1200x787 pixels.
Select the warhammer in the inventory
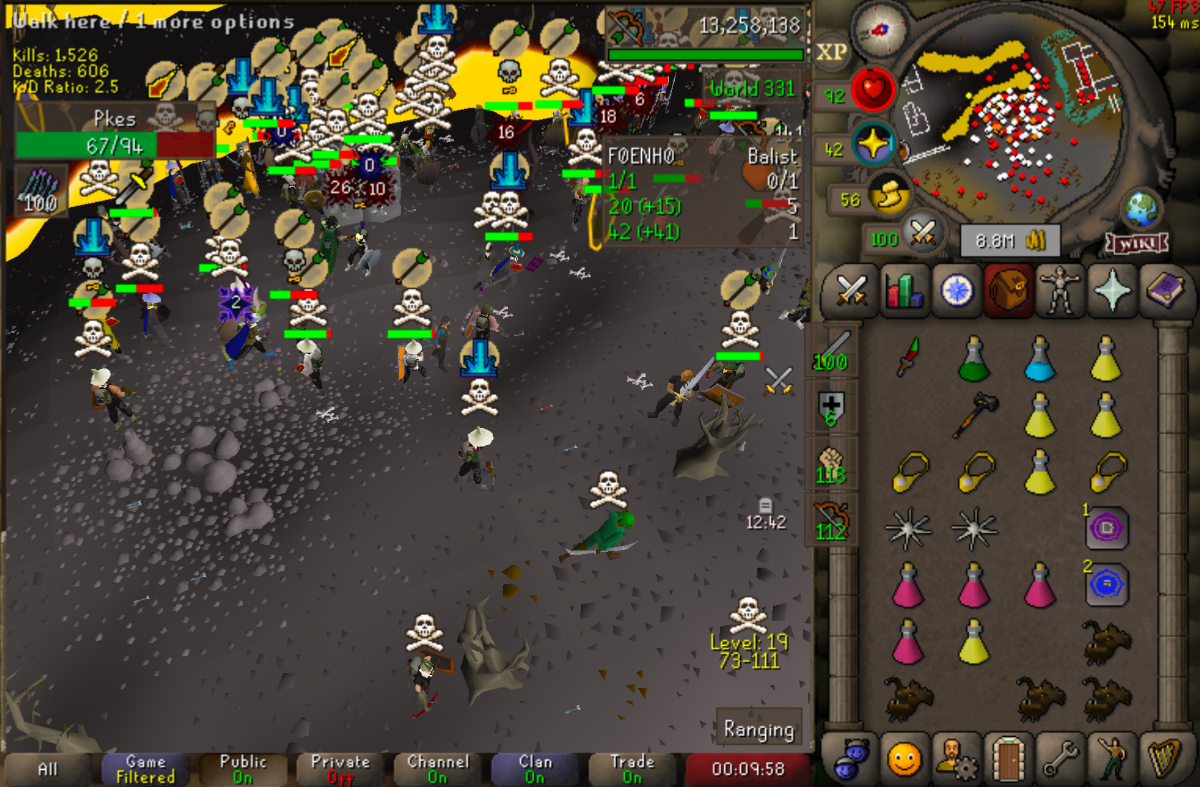tap(973, 413)
